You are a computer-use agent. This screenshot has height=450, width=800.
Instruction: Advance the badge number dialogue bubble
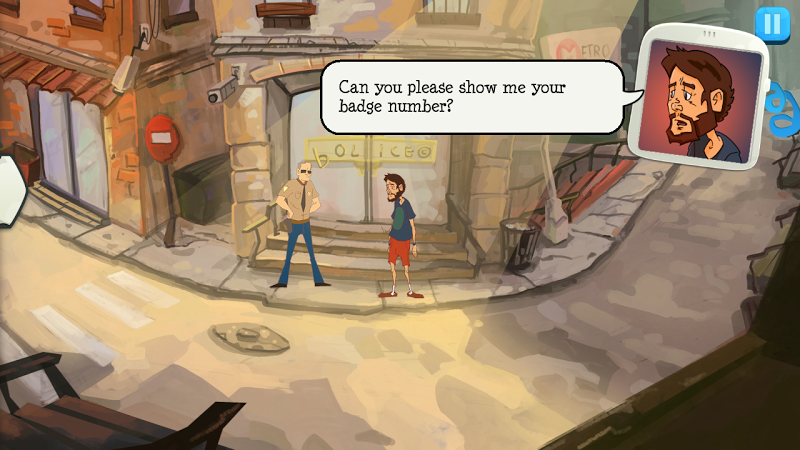(471, 96)
